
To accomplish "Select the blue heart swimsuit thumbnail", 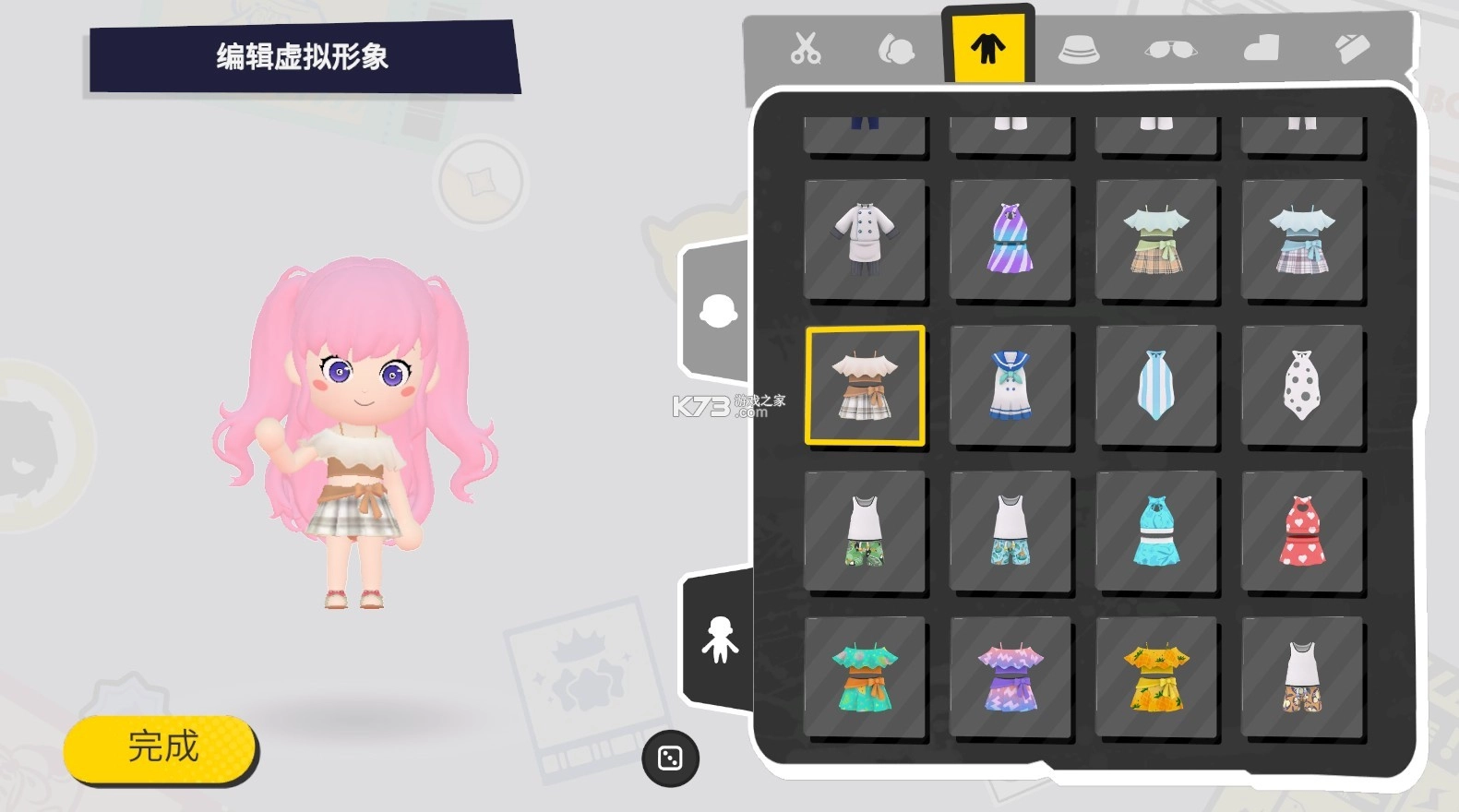I will coord(1157,529).
